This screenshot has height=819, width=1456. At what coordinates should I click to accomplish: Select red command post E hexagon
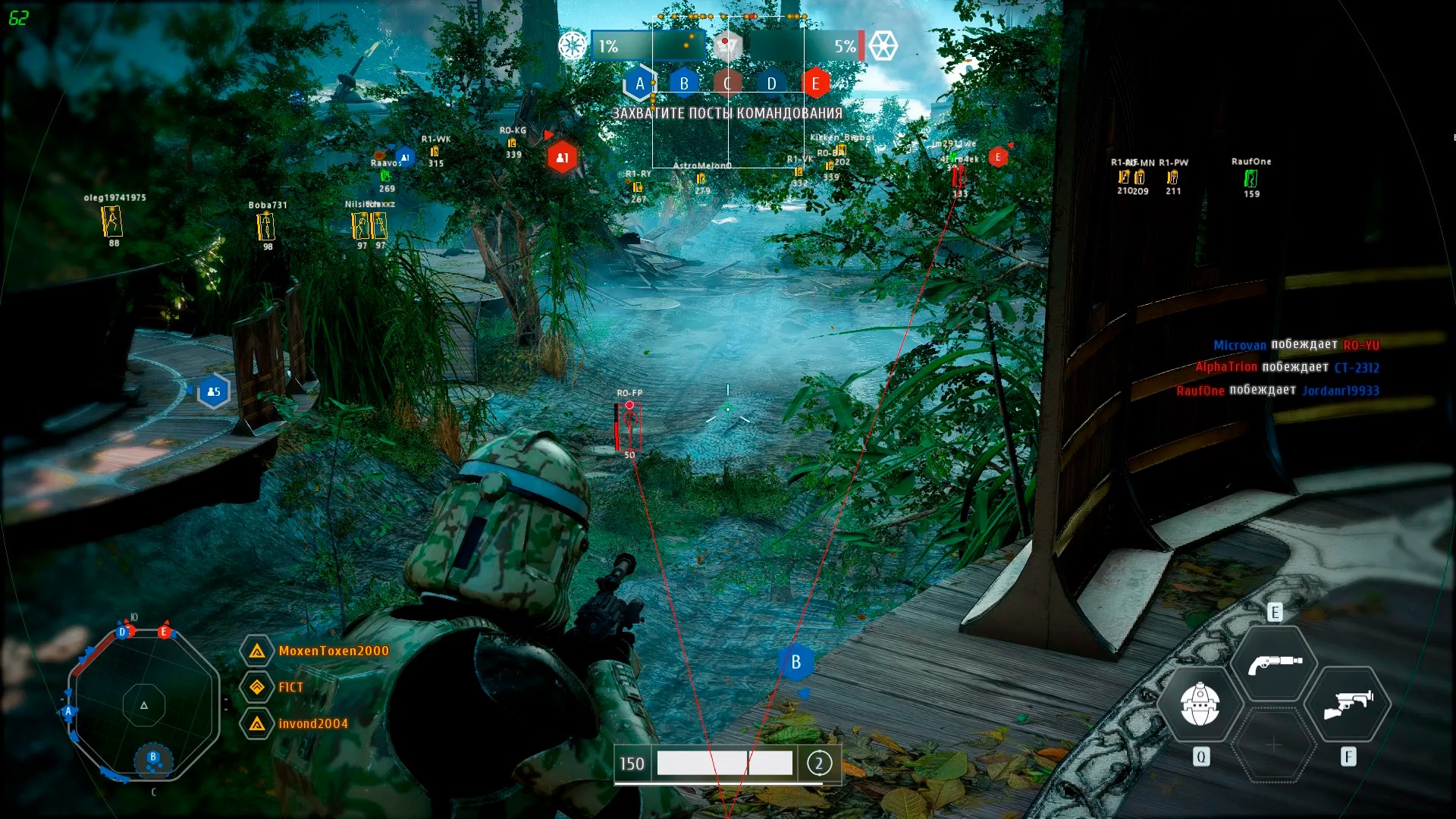[x=815, y=83]
